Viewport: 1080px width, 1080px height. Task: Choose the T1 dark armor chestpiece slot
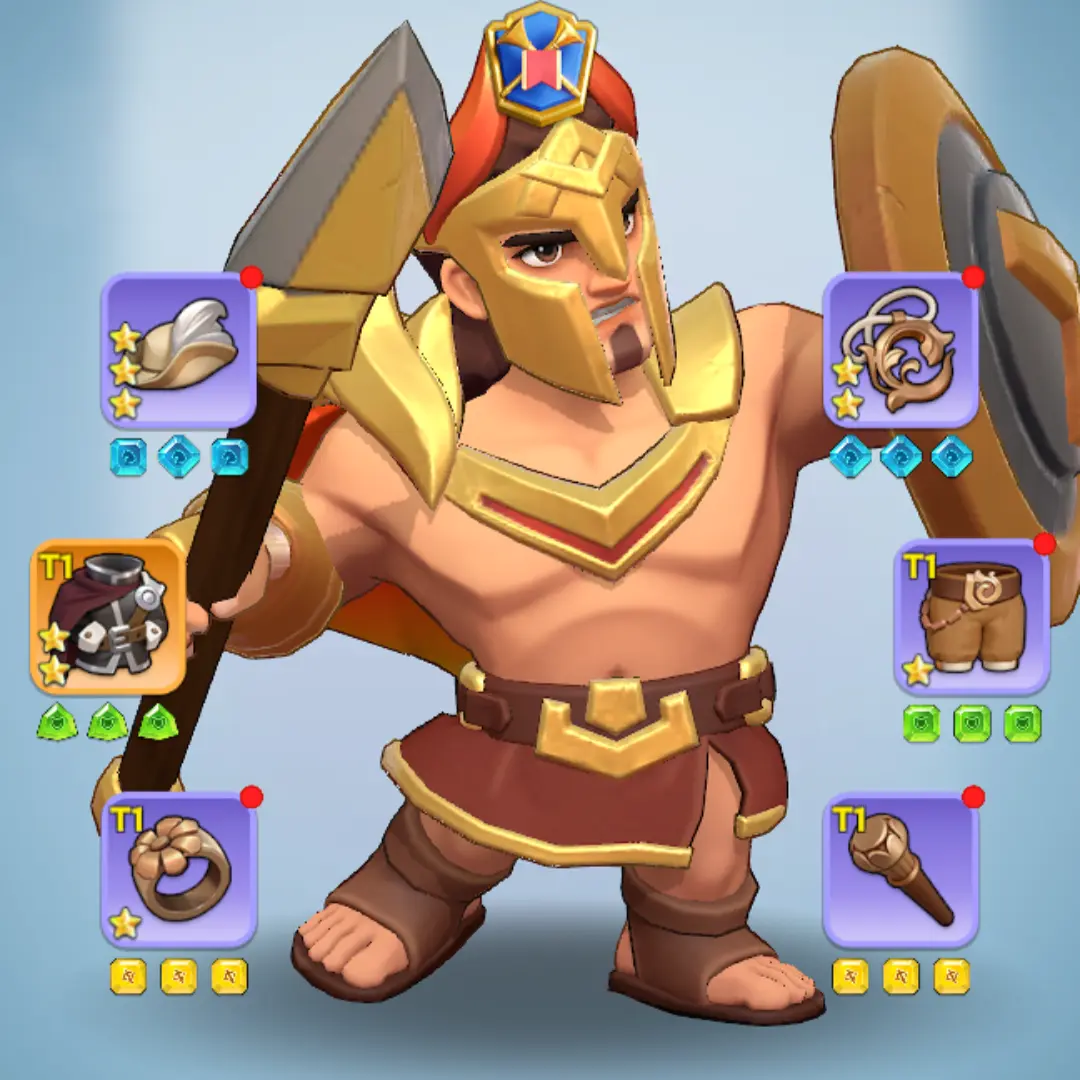tap(108, 617)
